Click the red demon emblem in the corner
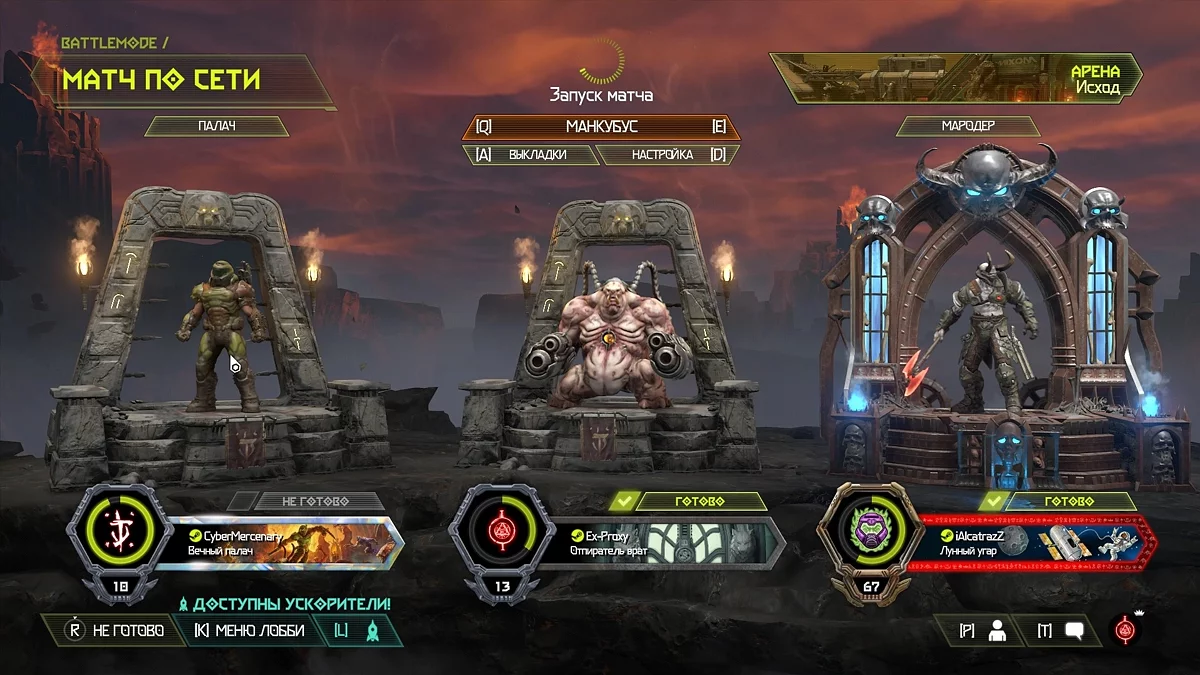1200x675 pixels. coord(1126,630)
